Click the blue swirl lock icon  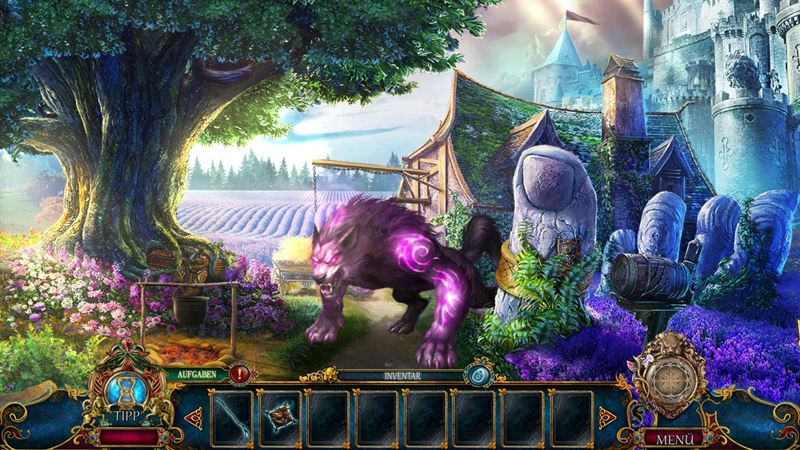(477, 376)
